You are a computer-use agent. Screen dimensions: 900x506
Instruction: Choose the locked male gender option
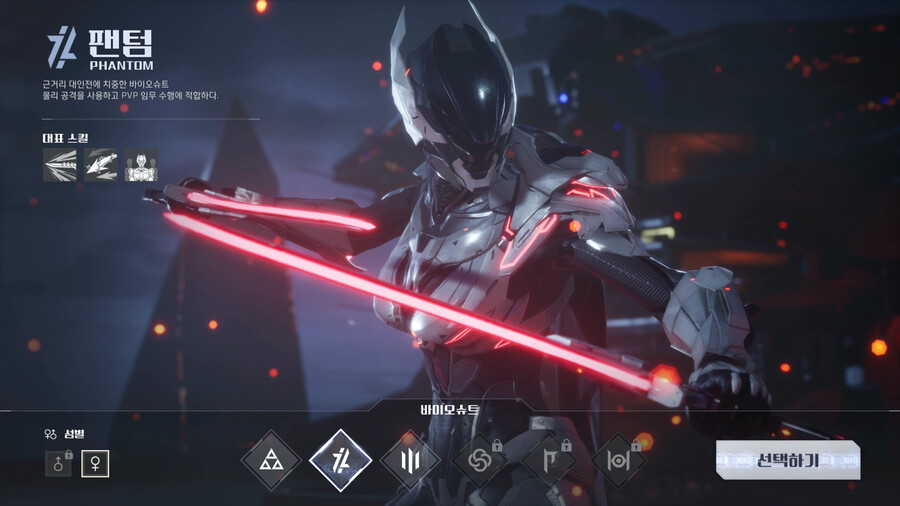coord(59,464)
